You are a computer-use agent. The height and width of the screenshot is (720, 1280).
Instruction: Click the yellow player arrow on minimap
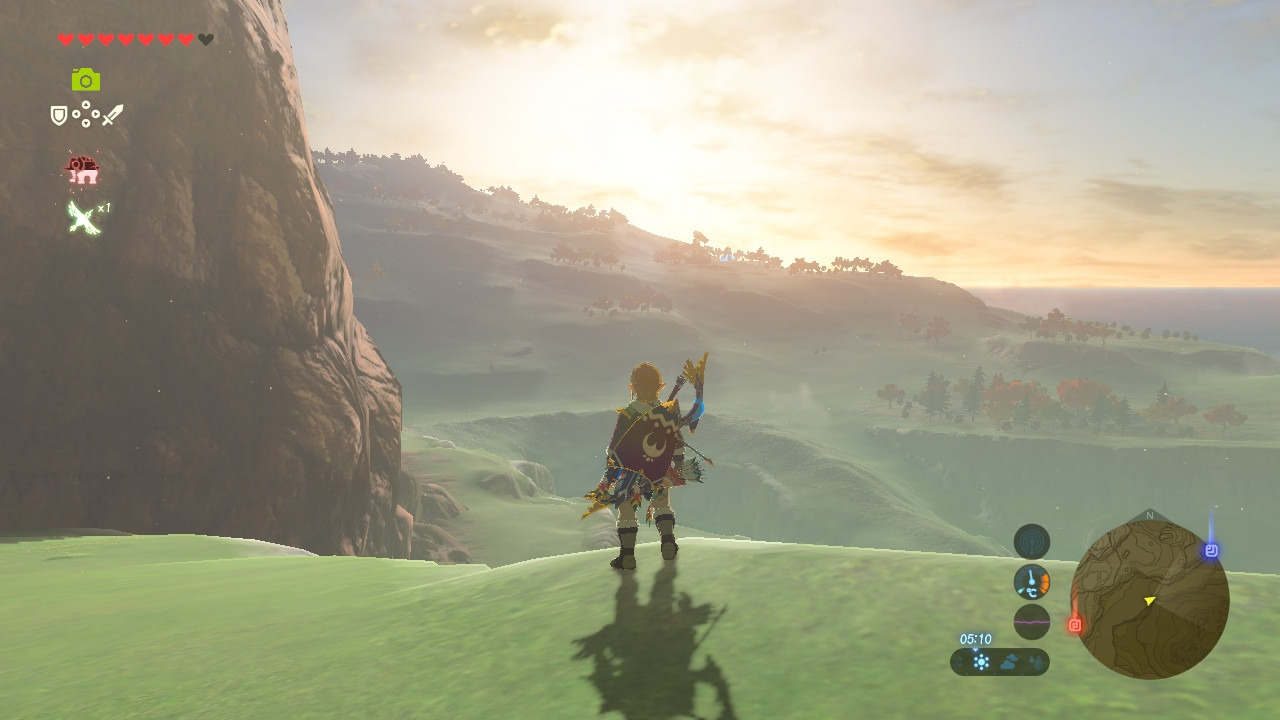point(1149,600)
